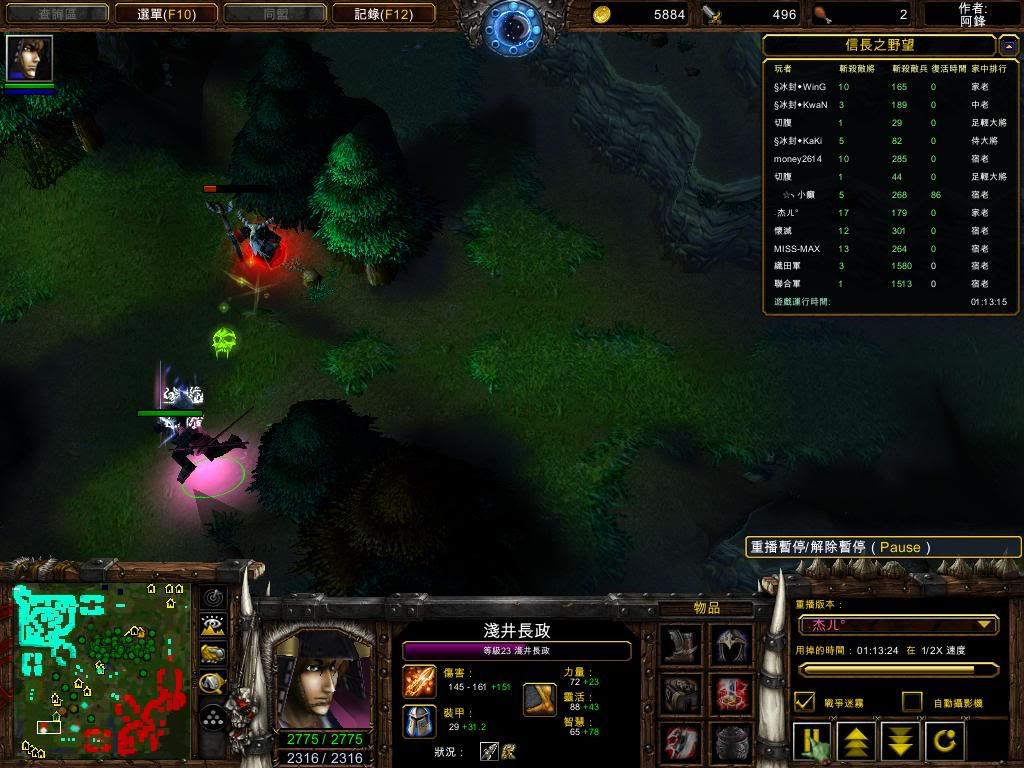
Task: Increase the replay speed
Action: click(856, 742)
